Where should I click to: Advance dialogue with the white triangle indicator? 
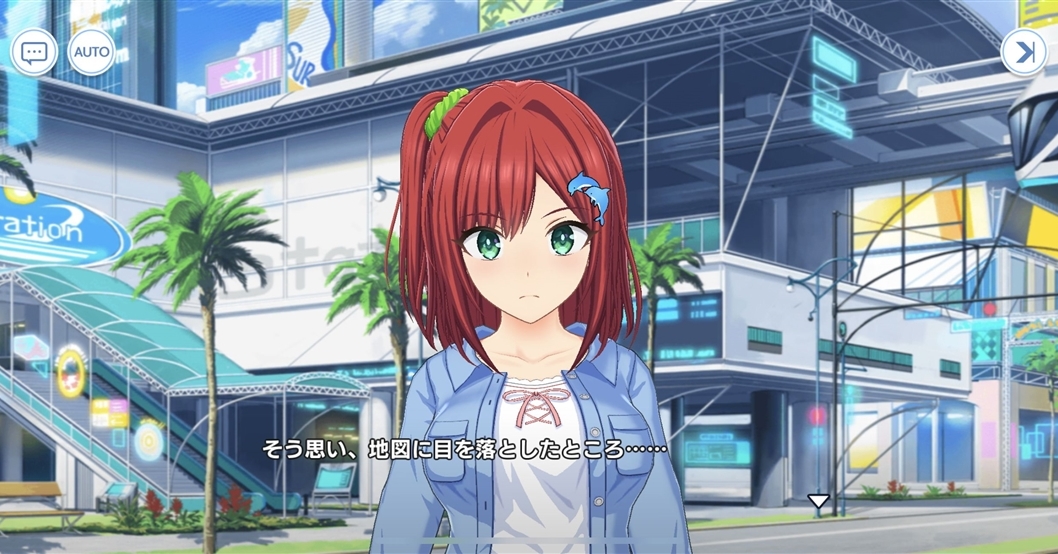click(x=819, y=500)
